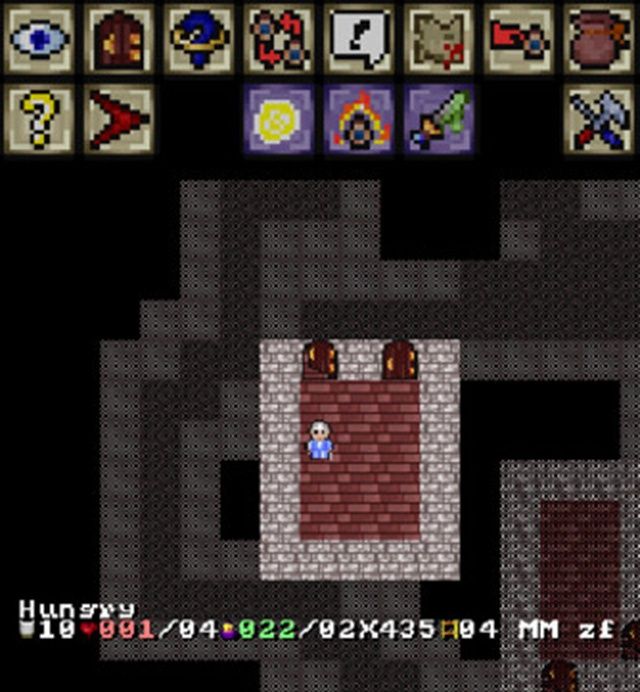
Task: Open the parchment map icon
Action: tap(439, 39)
